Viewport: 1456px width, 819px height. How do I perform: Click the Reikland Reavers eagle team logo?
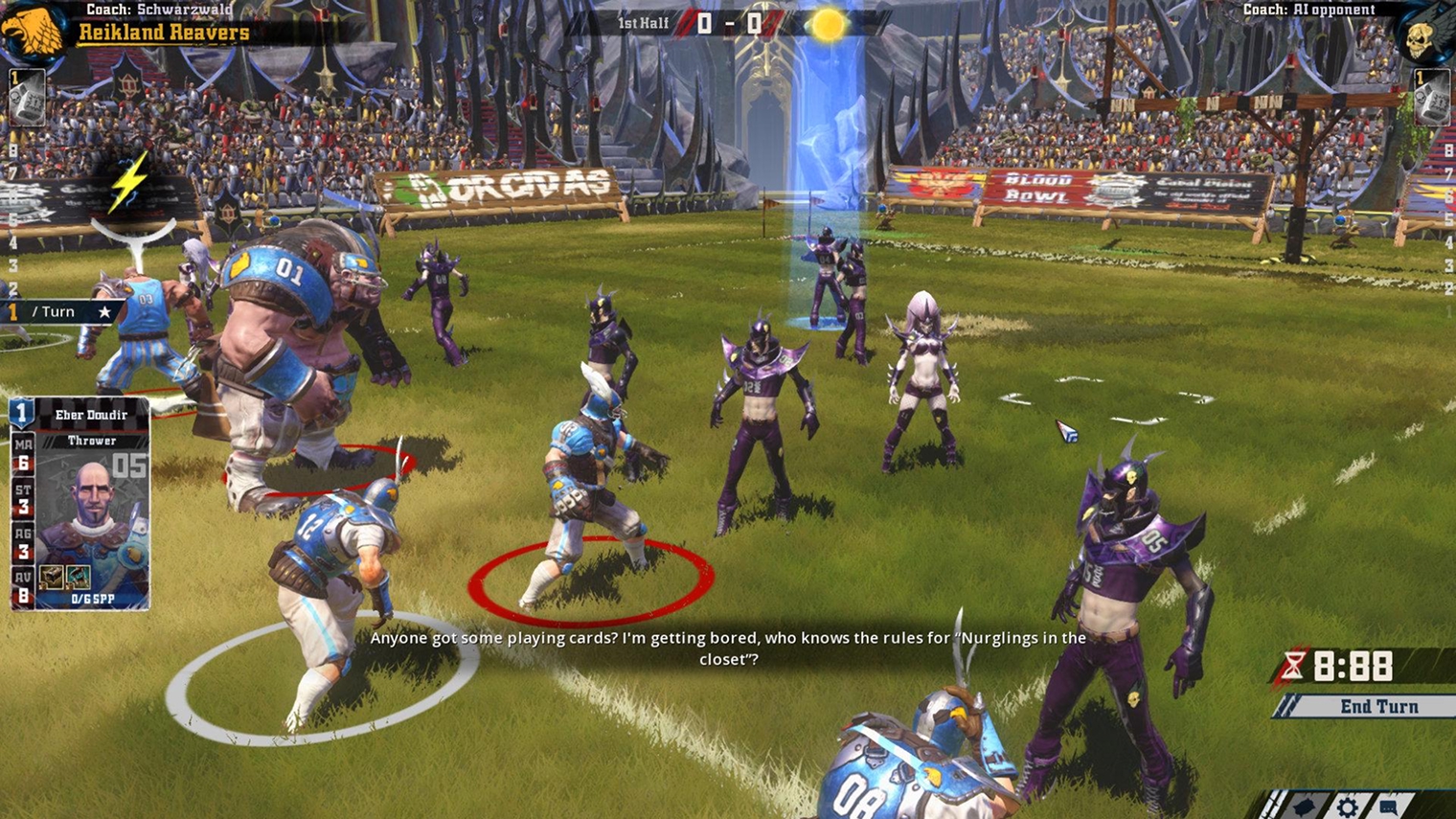tap(32, 29)
